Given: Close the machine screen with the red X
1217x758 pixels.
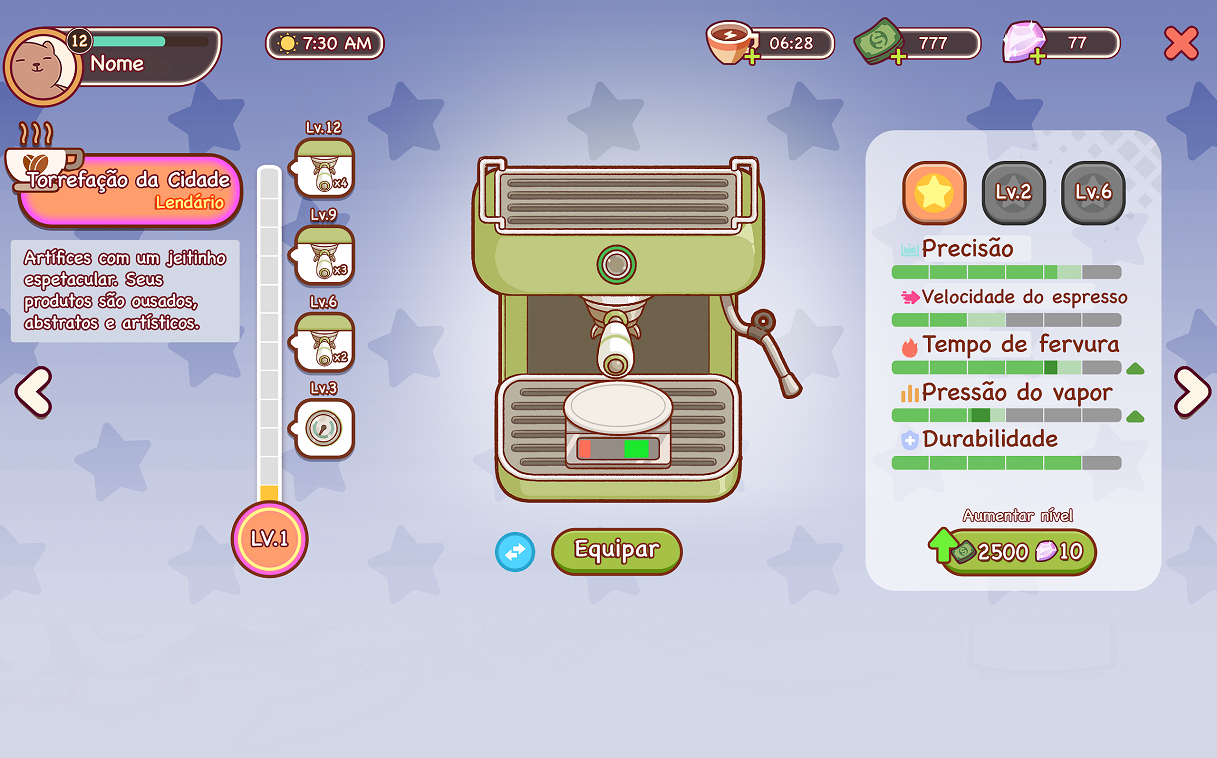Looking at the screenshot, I should (x=1181, y=43).
